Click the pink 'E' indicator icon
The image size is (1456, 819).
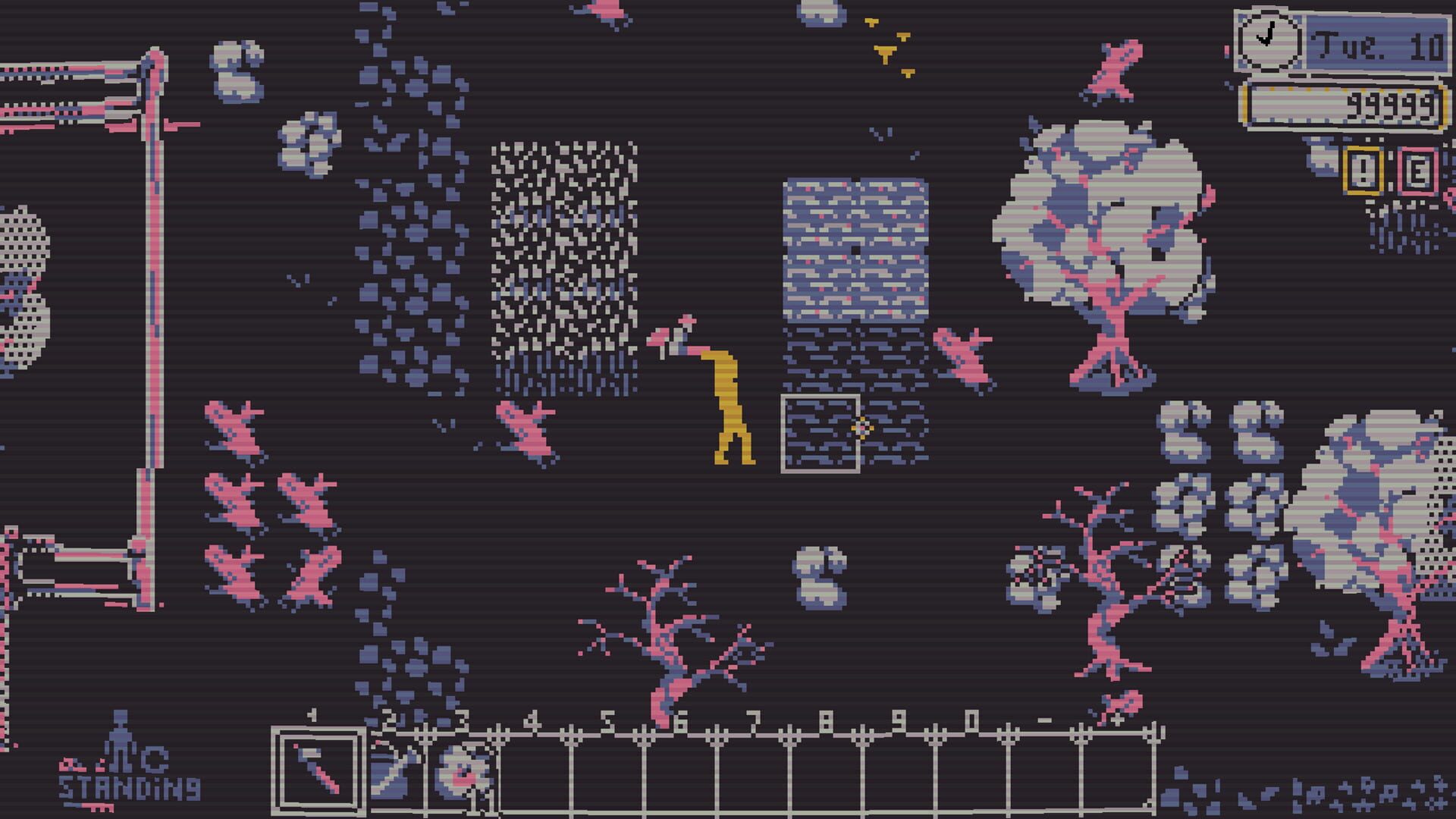click(1420, 170)
